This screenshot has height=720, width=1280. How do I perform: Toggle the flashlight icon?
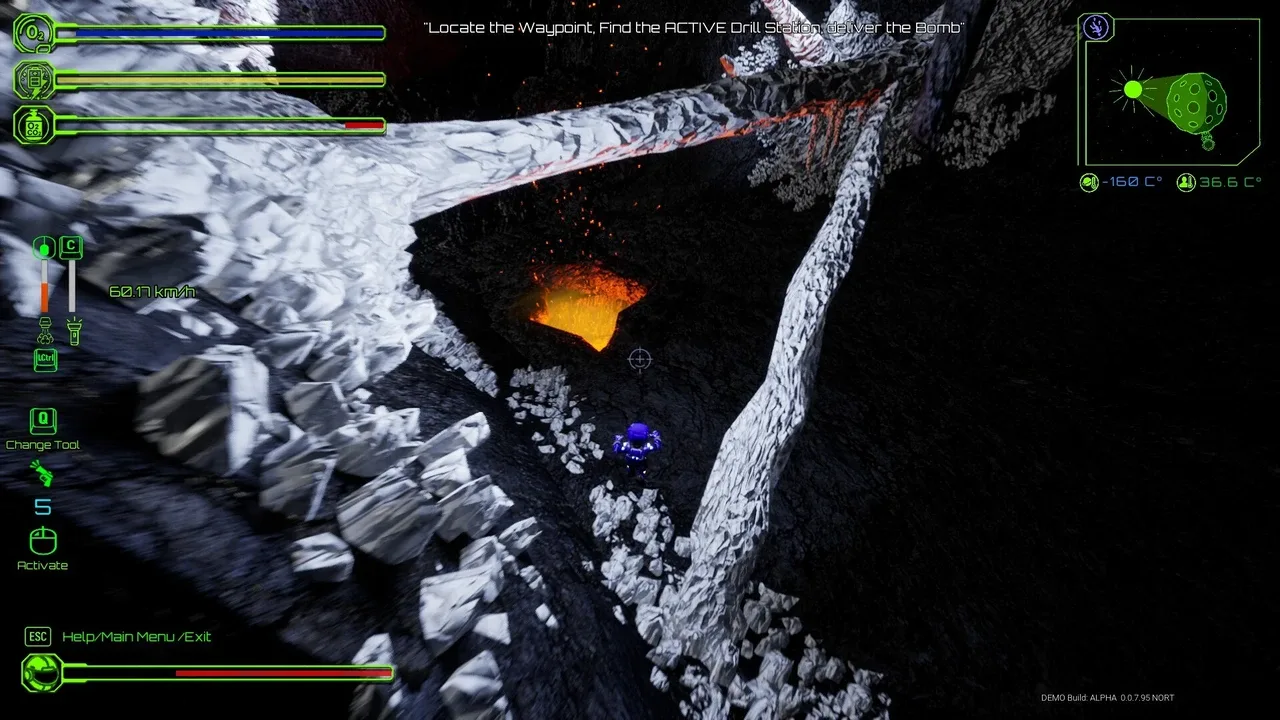(72, 330)
